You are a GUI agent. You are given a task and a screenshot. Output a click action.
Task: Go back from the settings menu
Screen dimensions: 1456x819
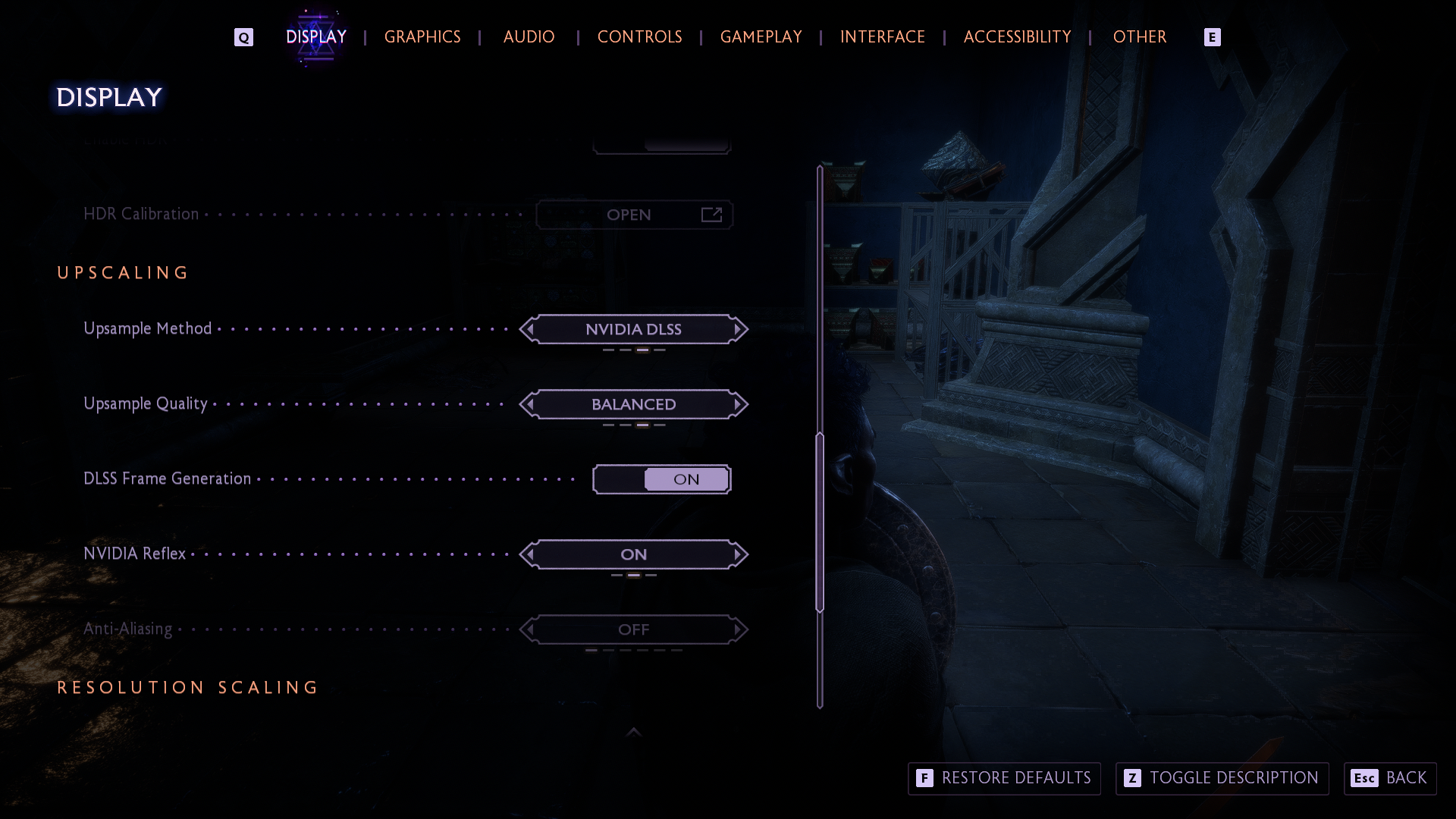tap(1390, 778)
